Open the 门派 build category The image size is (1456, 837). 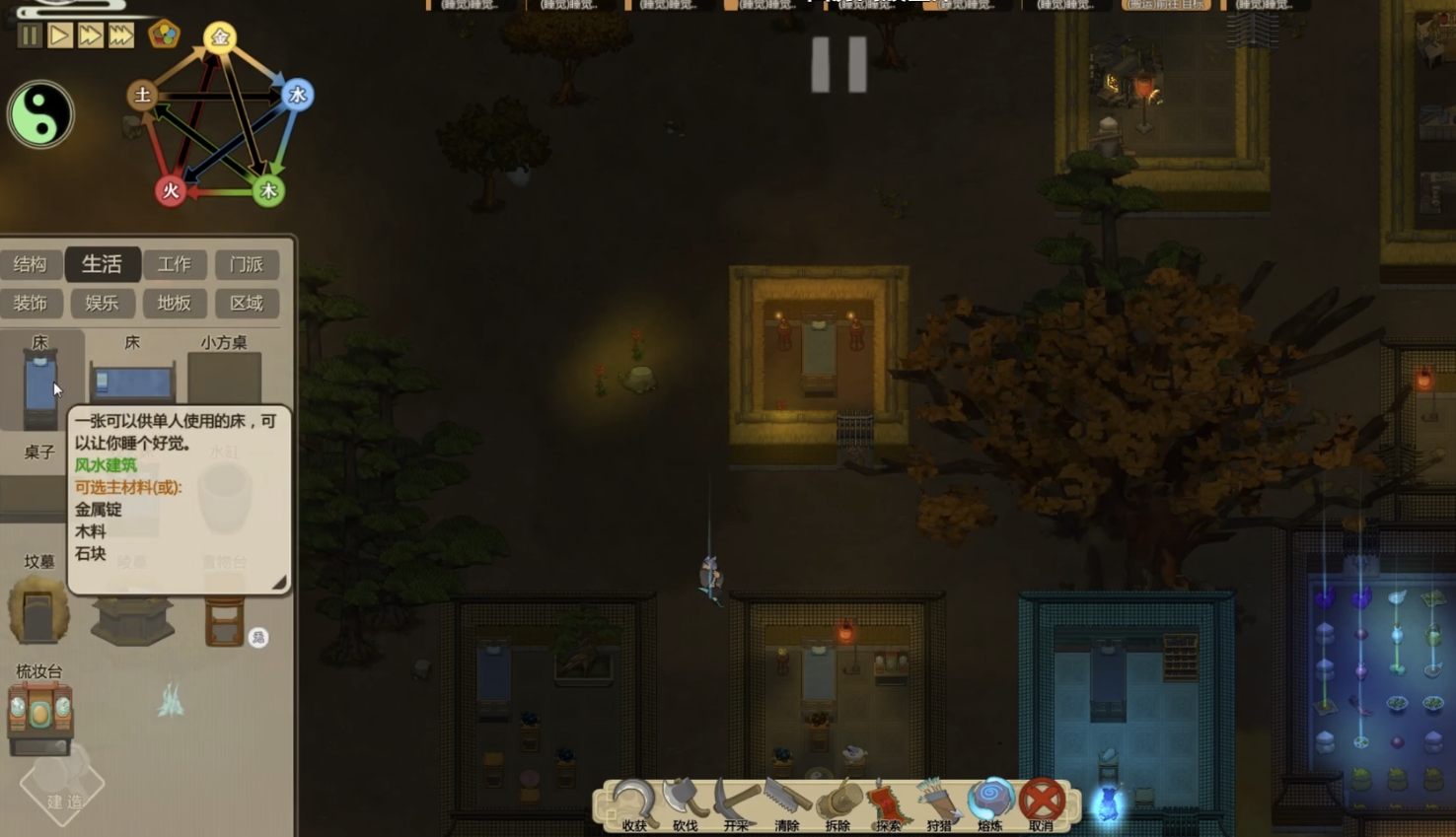(247, 264)
